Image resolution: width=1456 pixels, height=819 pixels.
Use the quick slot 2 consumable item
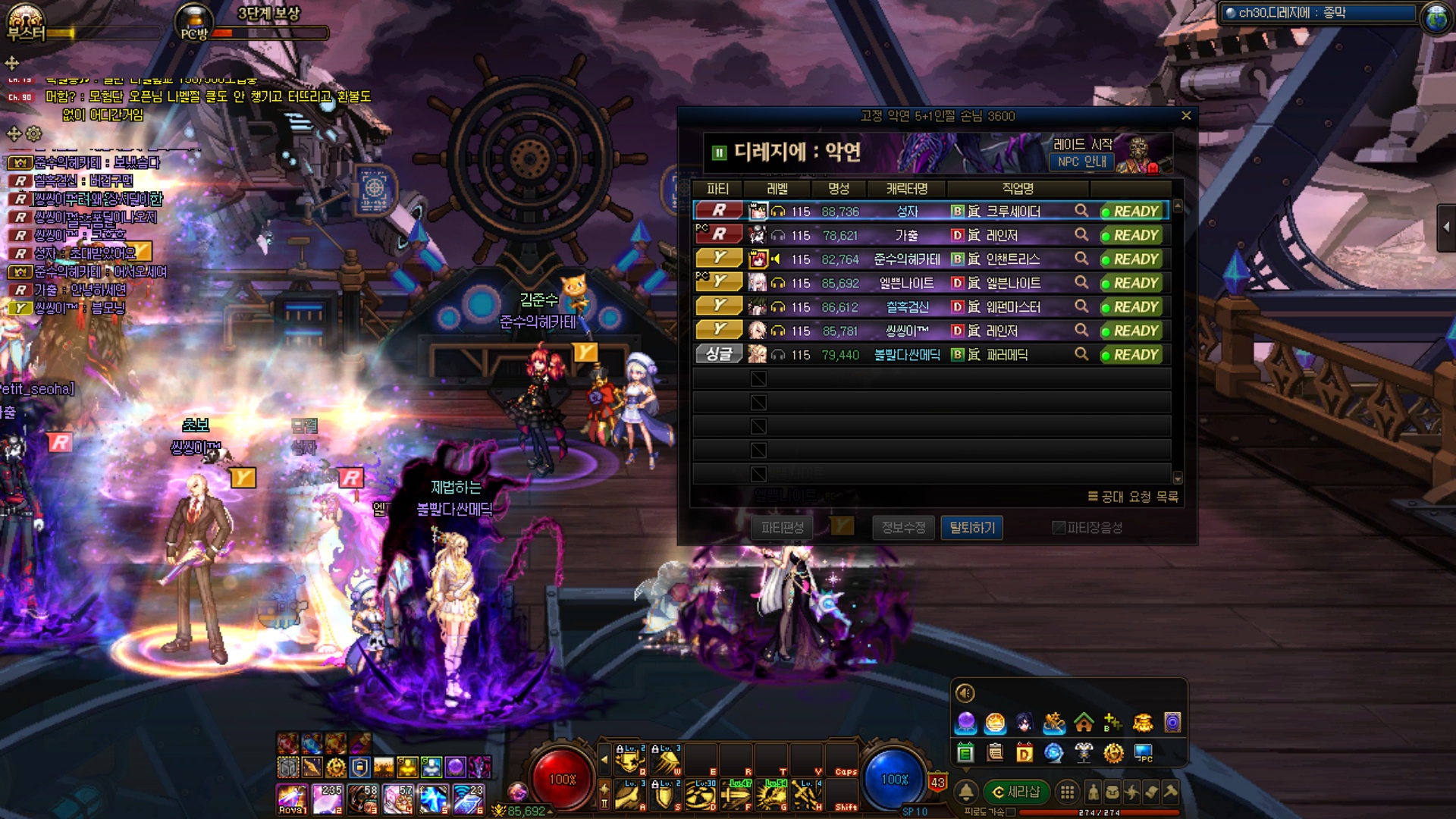coord(328,800)
